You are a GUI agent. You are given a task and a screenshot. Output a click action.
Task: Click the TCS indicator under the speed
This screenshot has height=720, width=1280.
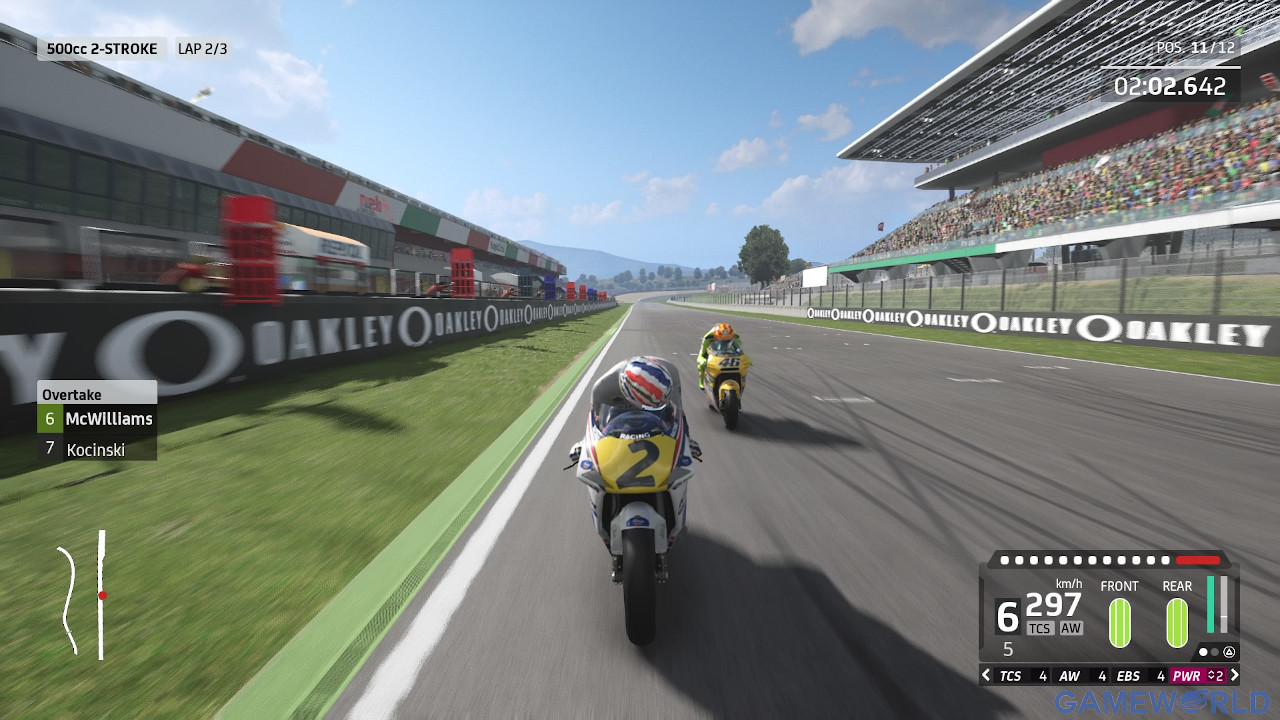[1040, 628]
